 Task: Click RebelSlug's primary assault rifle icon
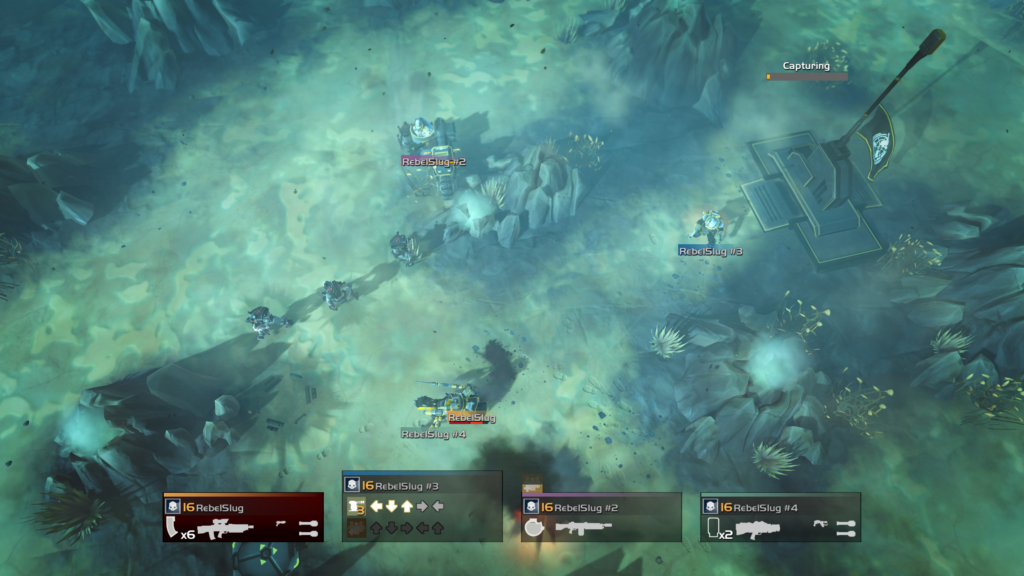(x=227, y=529)
